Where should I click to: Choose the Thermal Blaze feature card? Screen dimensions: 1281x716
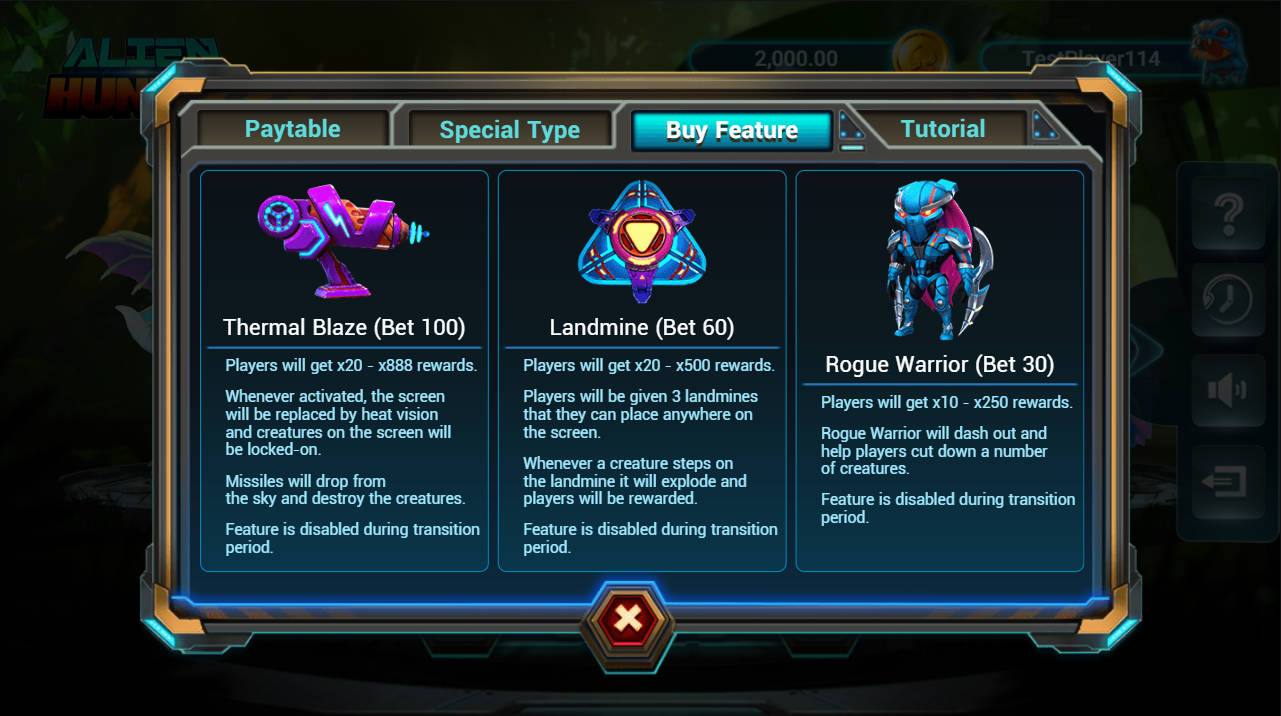pyautogui.click(x=344, y=371)
